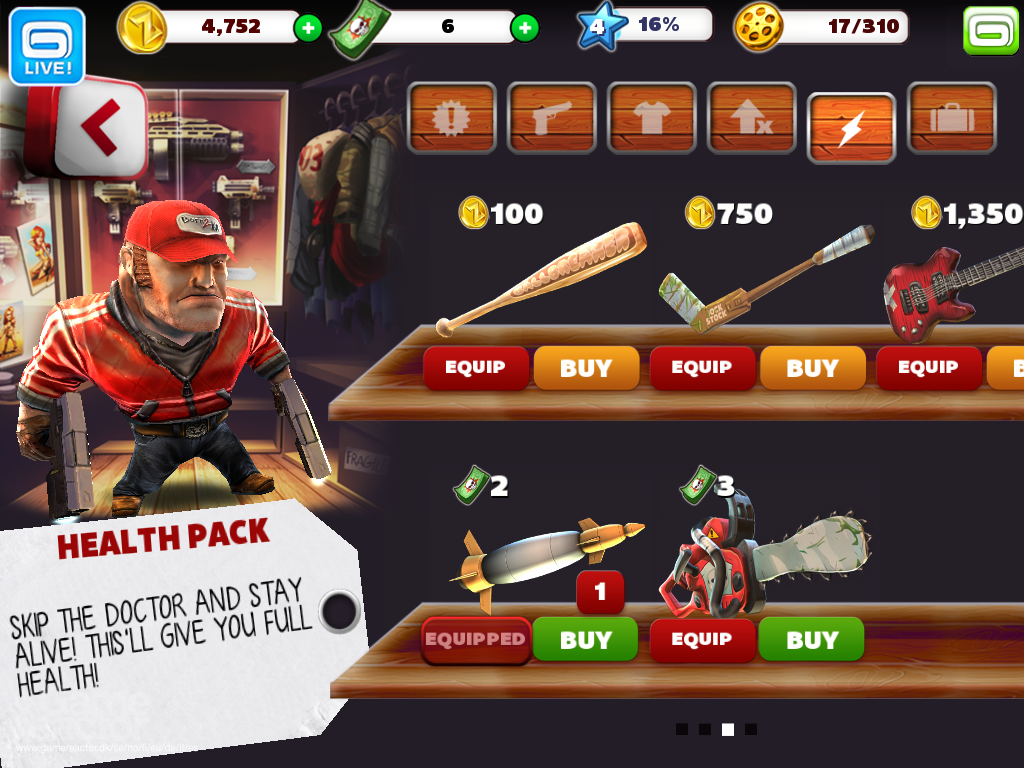Equip the chainsaw
1024x768 pixels.
[702, 640]
